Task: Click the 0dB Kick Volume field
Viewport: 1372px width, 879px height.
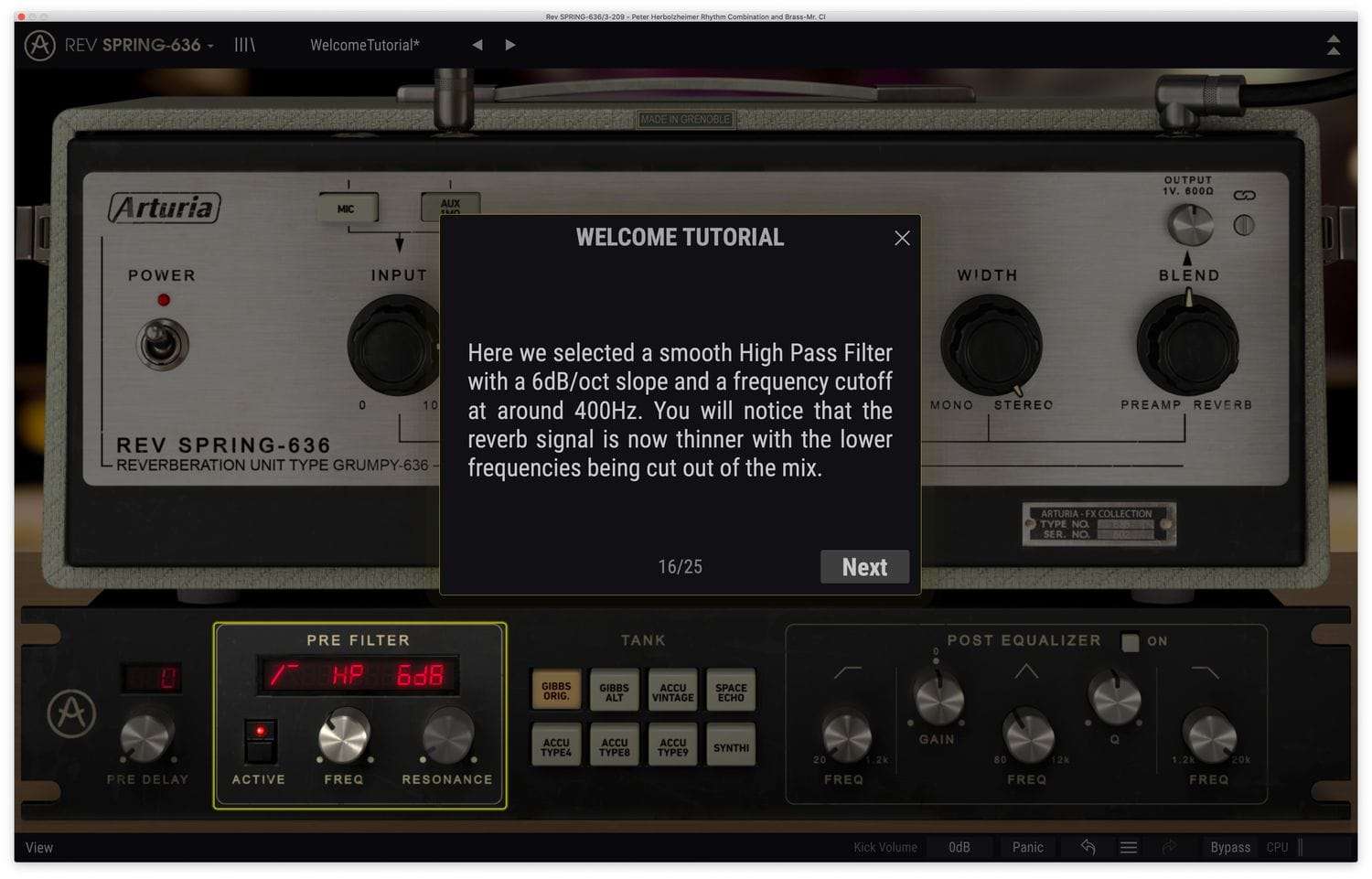Action: 959,847
